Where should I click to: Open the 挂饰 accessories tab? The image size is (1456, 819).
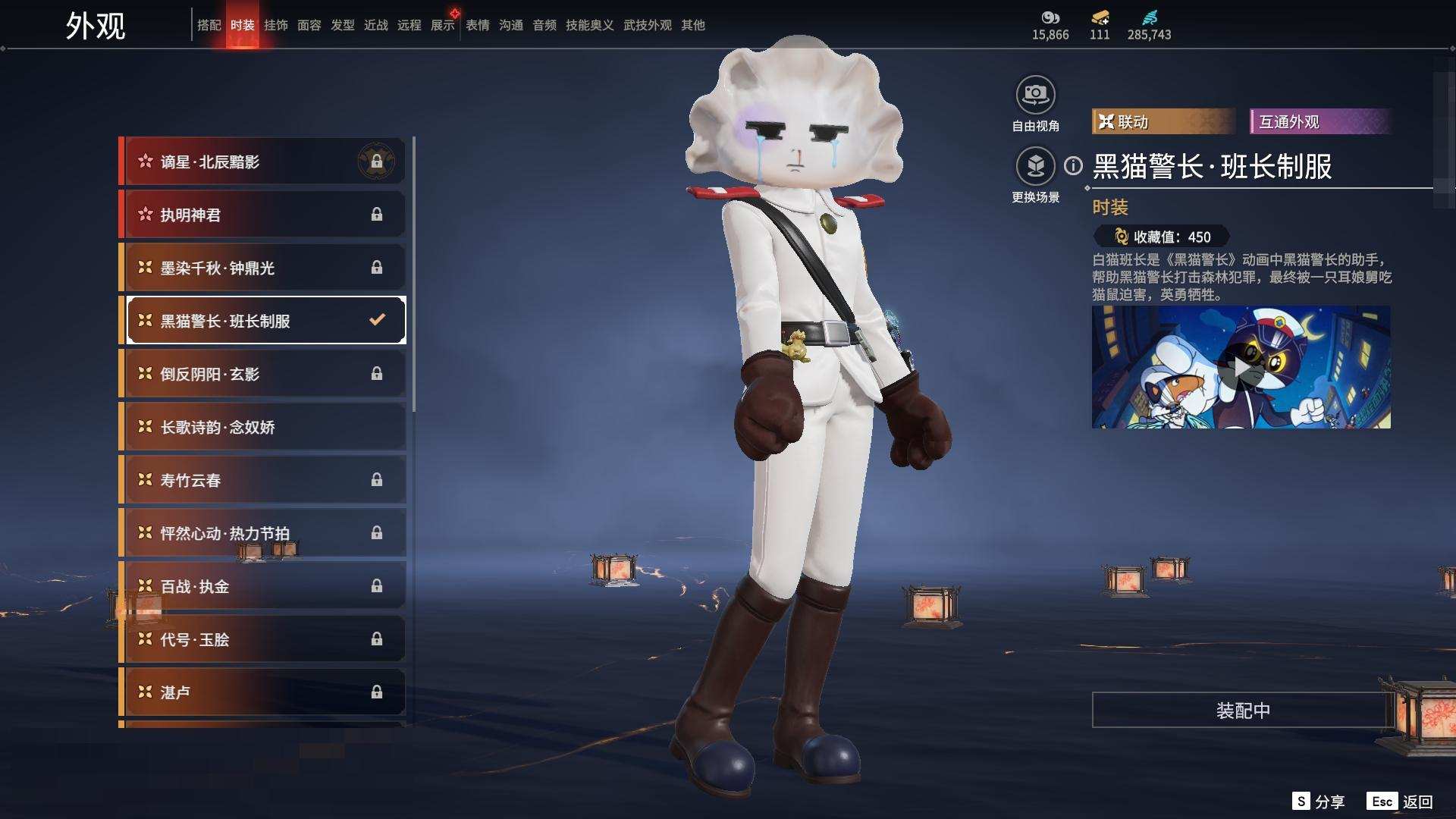pyautogui.click(x=275, y=25)
